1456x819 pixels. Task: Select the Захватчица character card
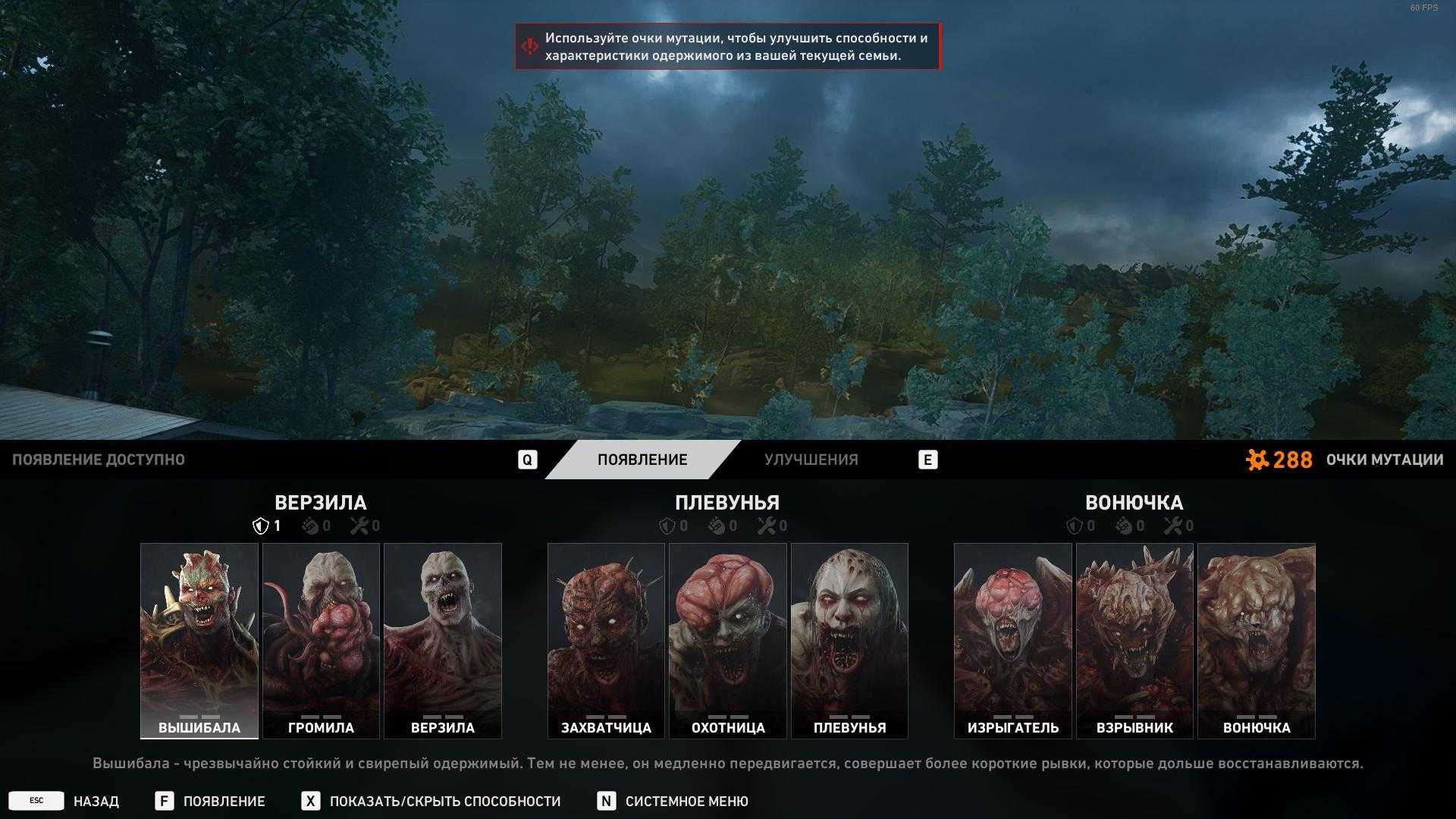[x=606, y=640]
